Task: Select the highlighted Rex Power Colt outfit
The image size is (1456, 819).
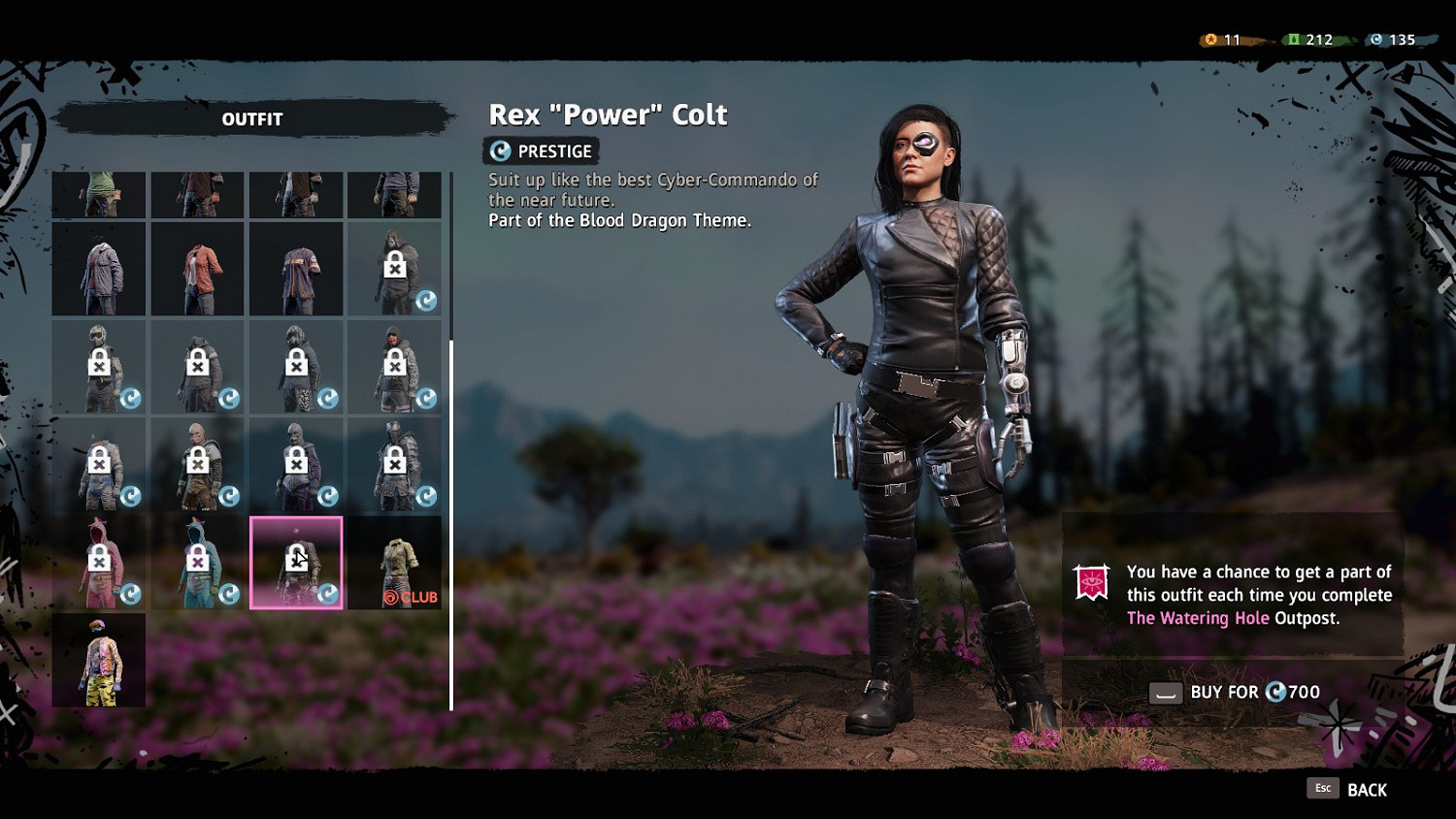Action: pos(296,563)
